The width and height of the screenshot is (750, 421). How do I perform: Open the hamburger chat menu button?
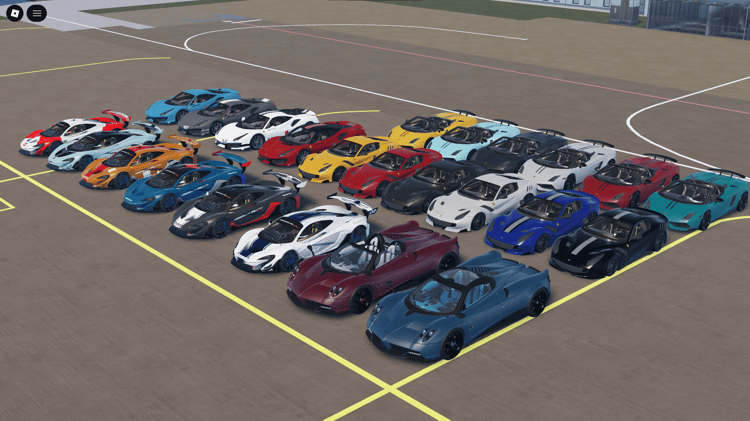click(37, 13)
